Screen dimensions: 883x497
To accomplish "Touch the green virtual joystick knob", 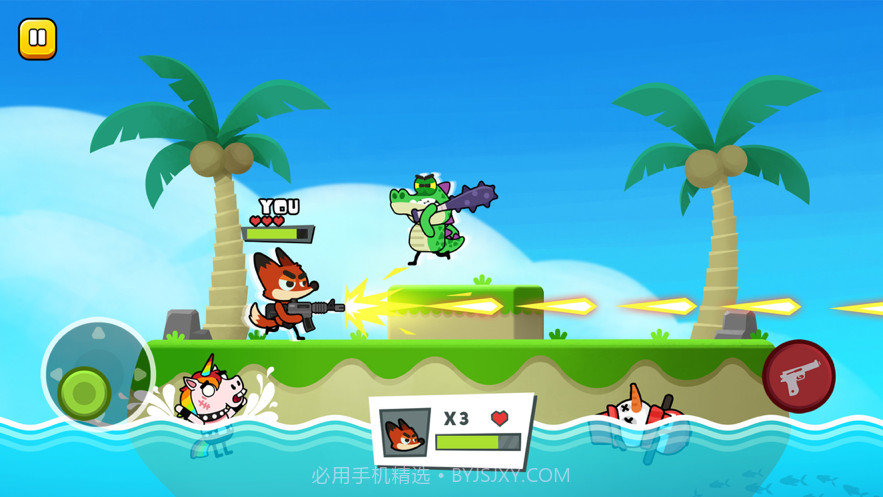I will click(84, 391).
